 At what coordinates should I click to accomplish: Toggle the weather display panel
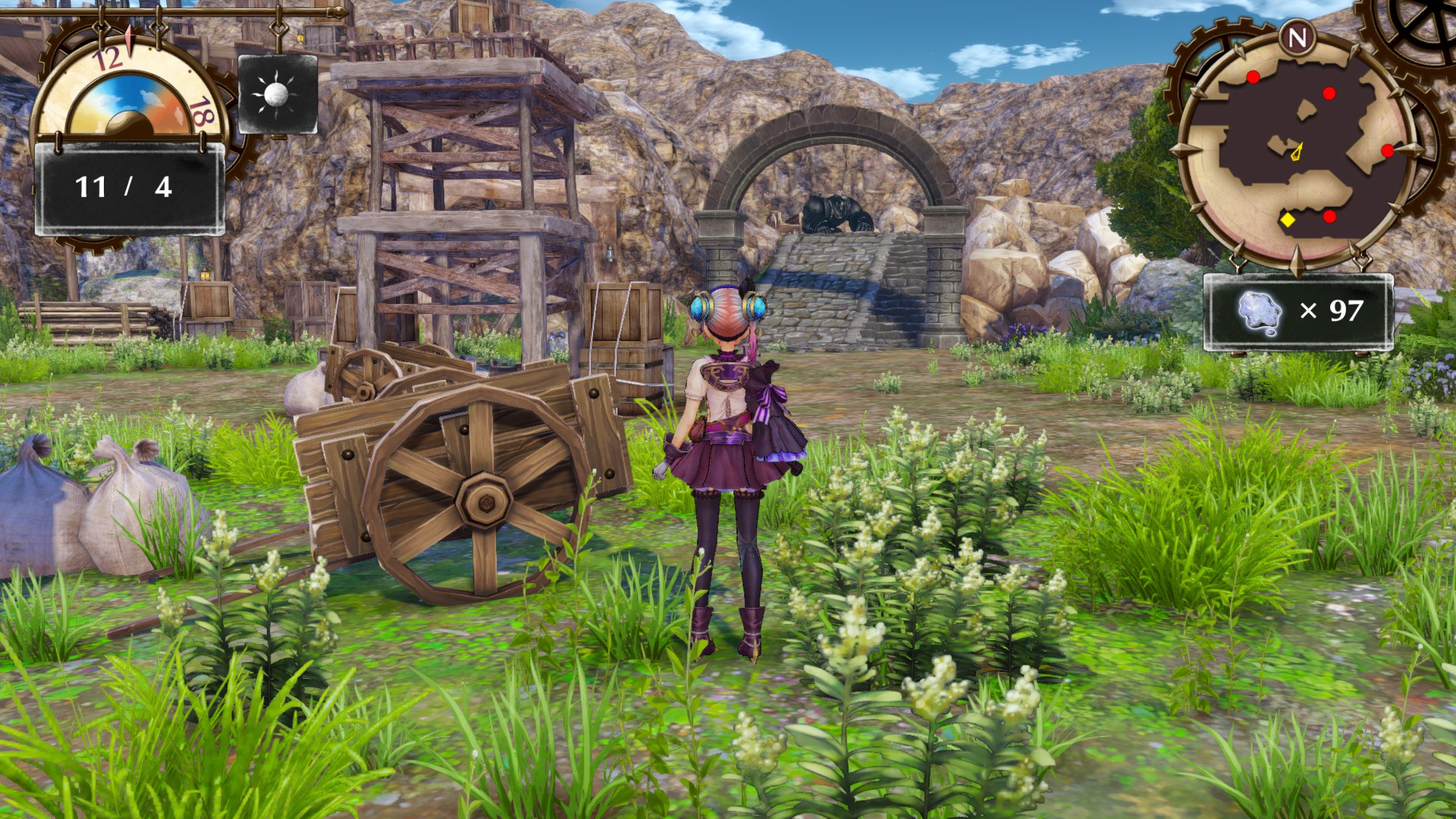point(275,93)
